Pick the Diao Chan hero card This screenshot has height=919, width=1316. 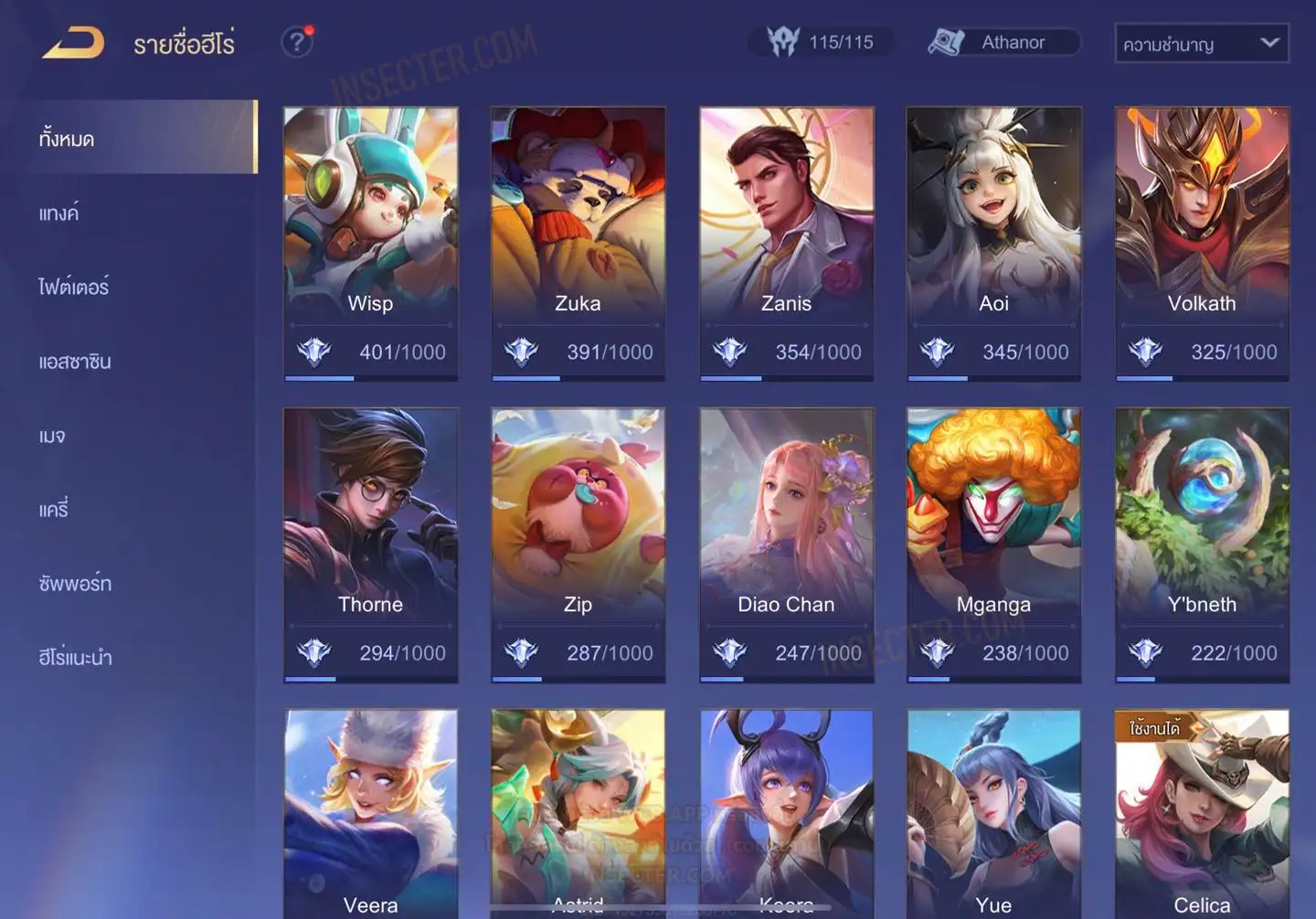(x=786, y=544)
